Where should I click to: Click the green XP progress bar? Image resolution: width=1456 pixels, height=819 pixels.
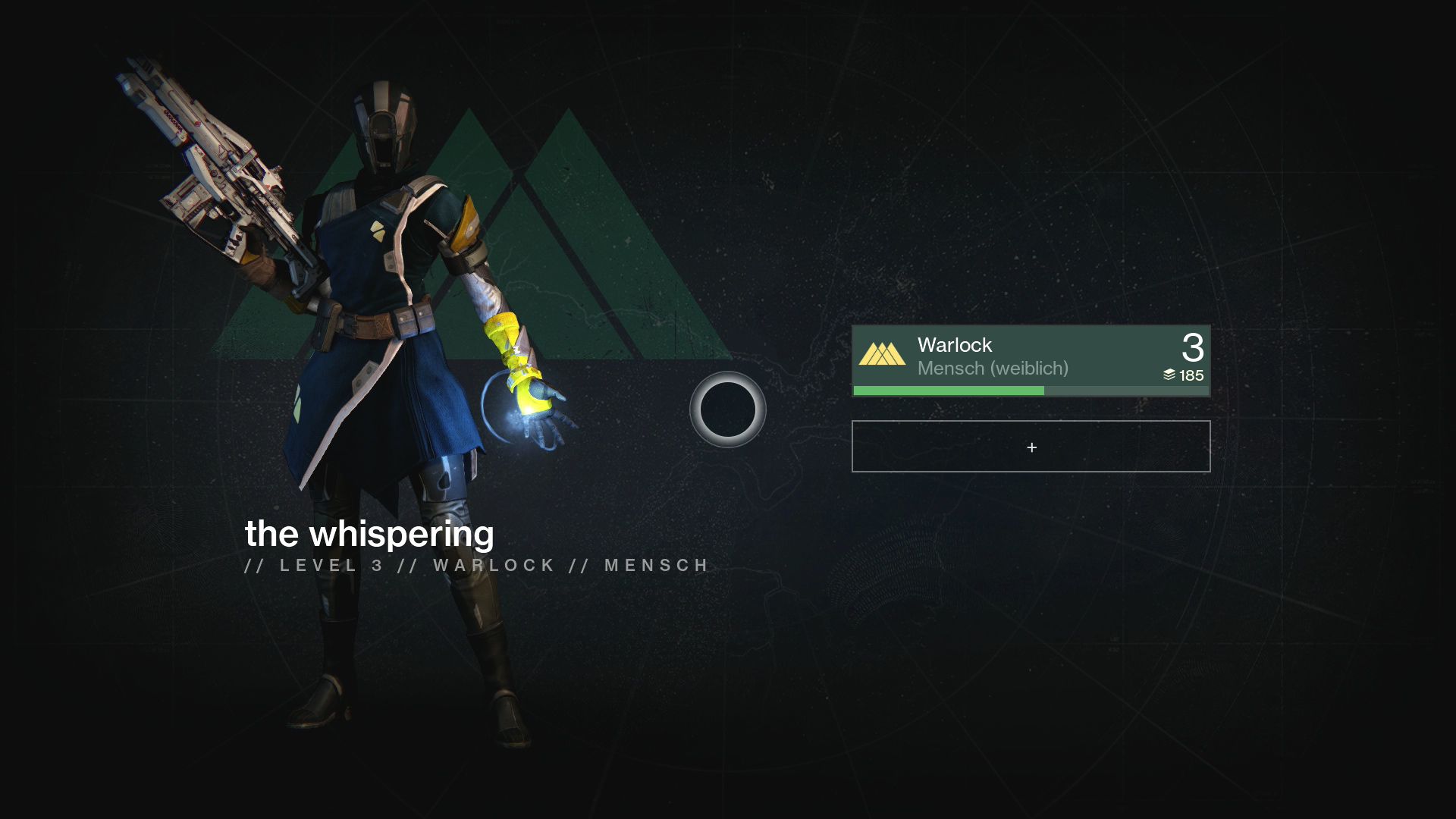point(948,390)
